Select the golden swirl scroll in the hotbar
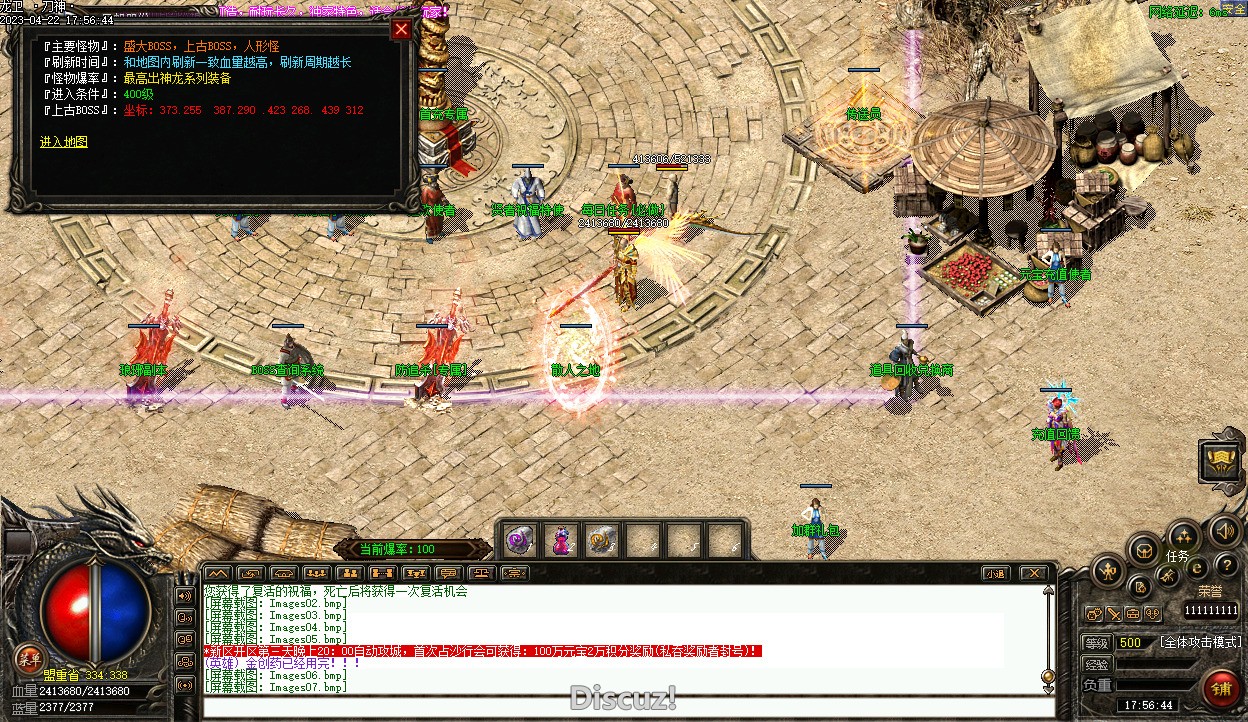 601,541
